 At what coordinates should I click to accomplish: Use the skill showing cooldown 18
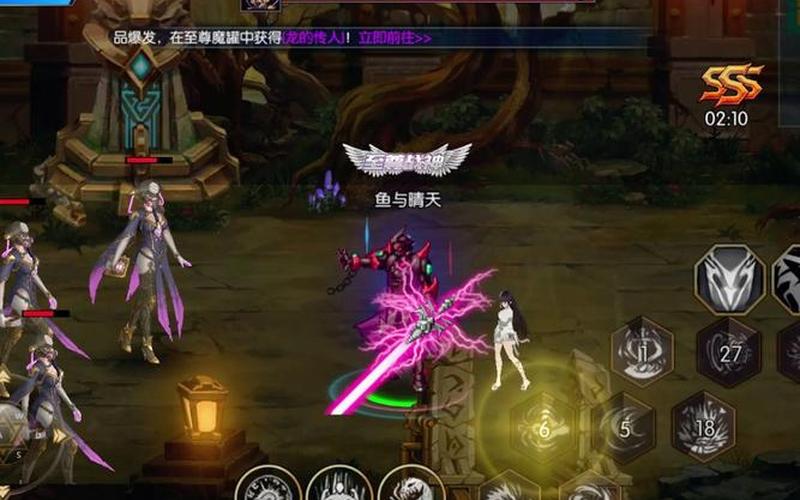pyautogui.click(x=702, y=426)
